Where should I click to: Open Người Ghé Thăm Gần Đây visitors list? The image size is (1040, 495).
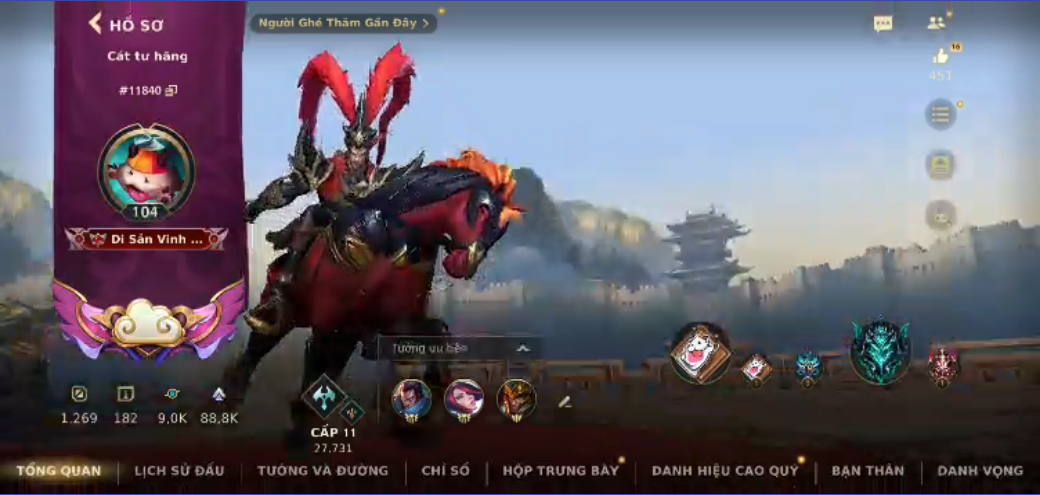343,22
